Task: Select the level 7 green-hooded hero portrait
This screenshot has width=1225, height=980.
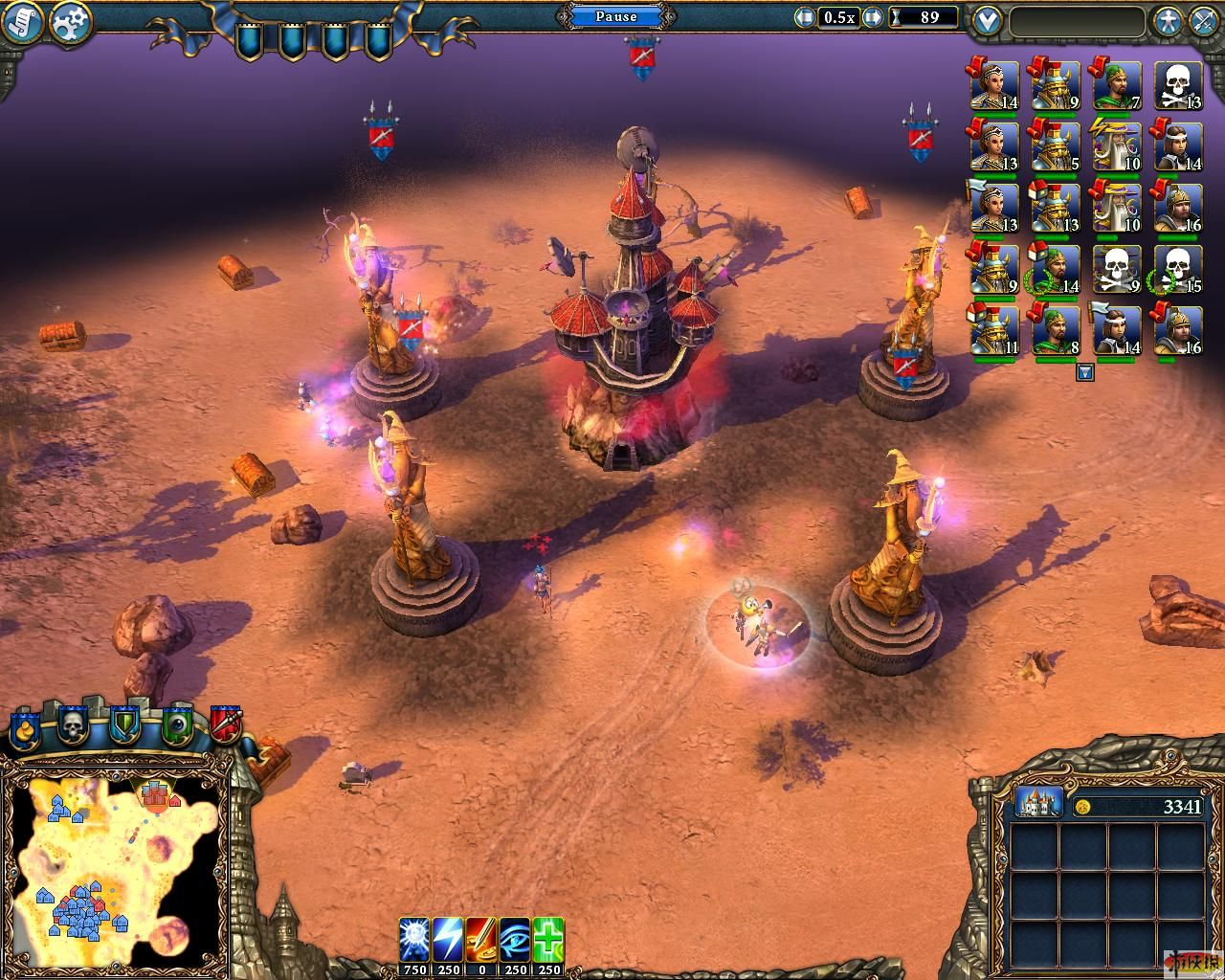Action: [x=1117, y=87]
